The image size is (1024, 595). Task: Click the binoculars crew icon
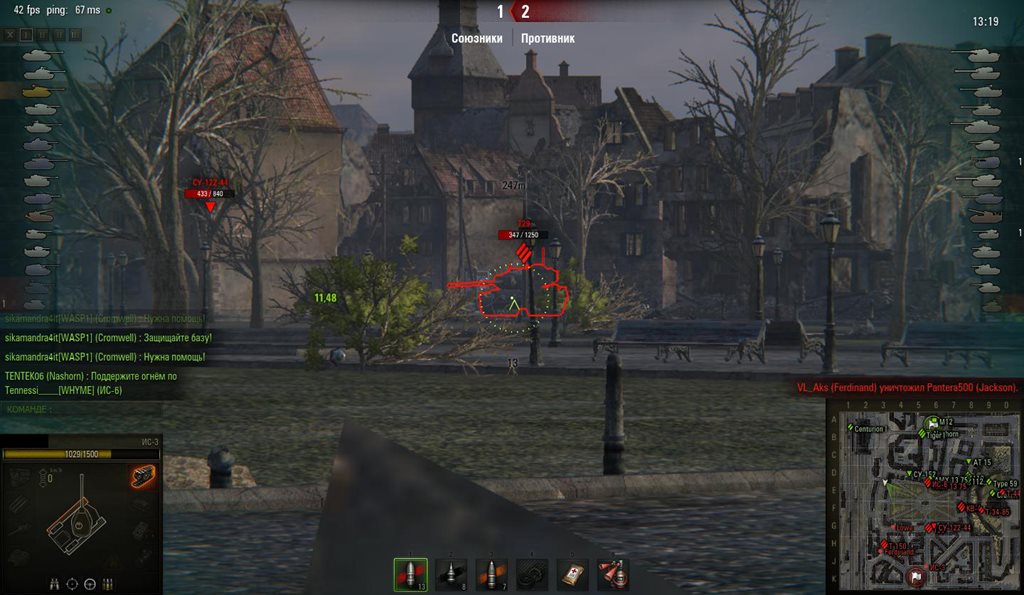54,584
